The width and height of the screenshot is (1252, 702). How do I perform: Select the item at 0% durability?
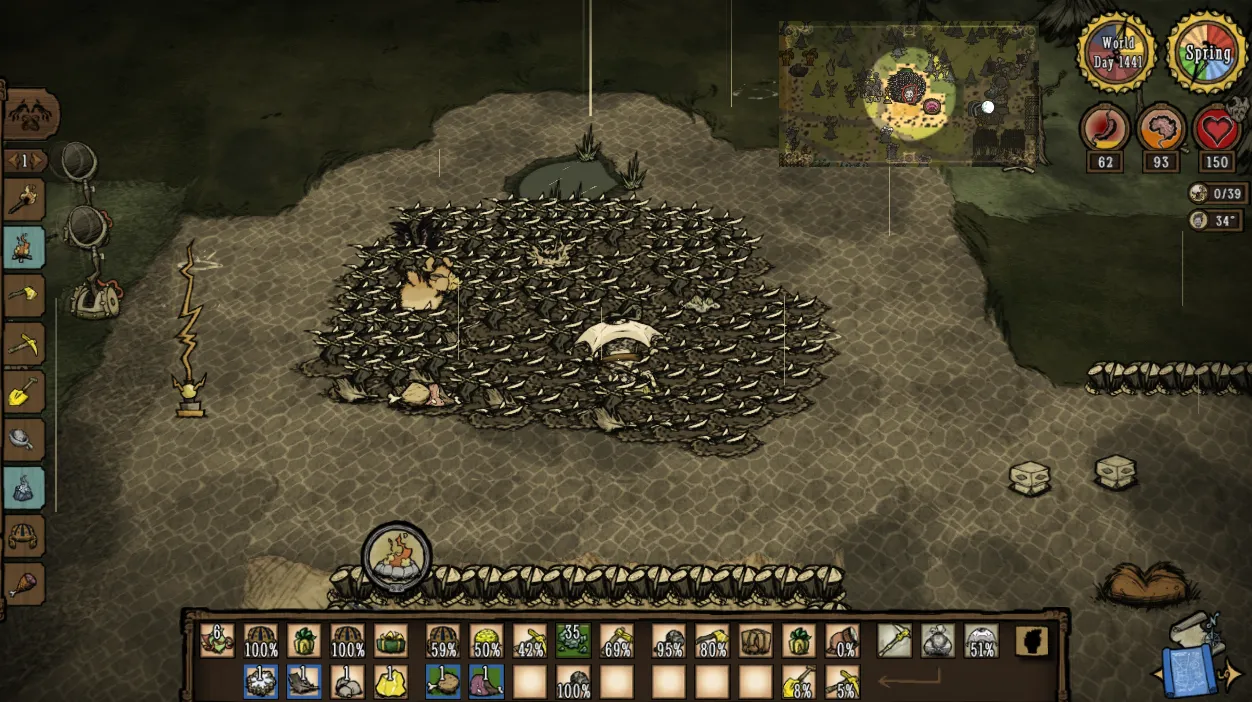coord(843,641)
